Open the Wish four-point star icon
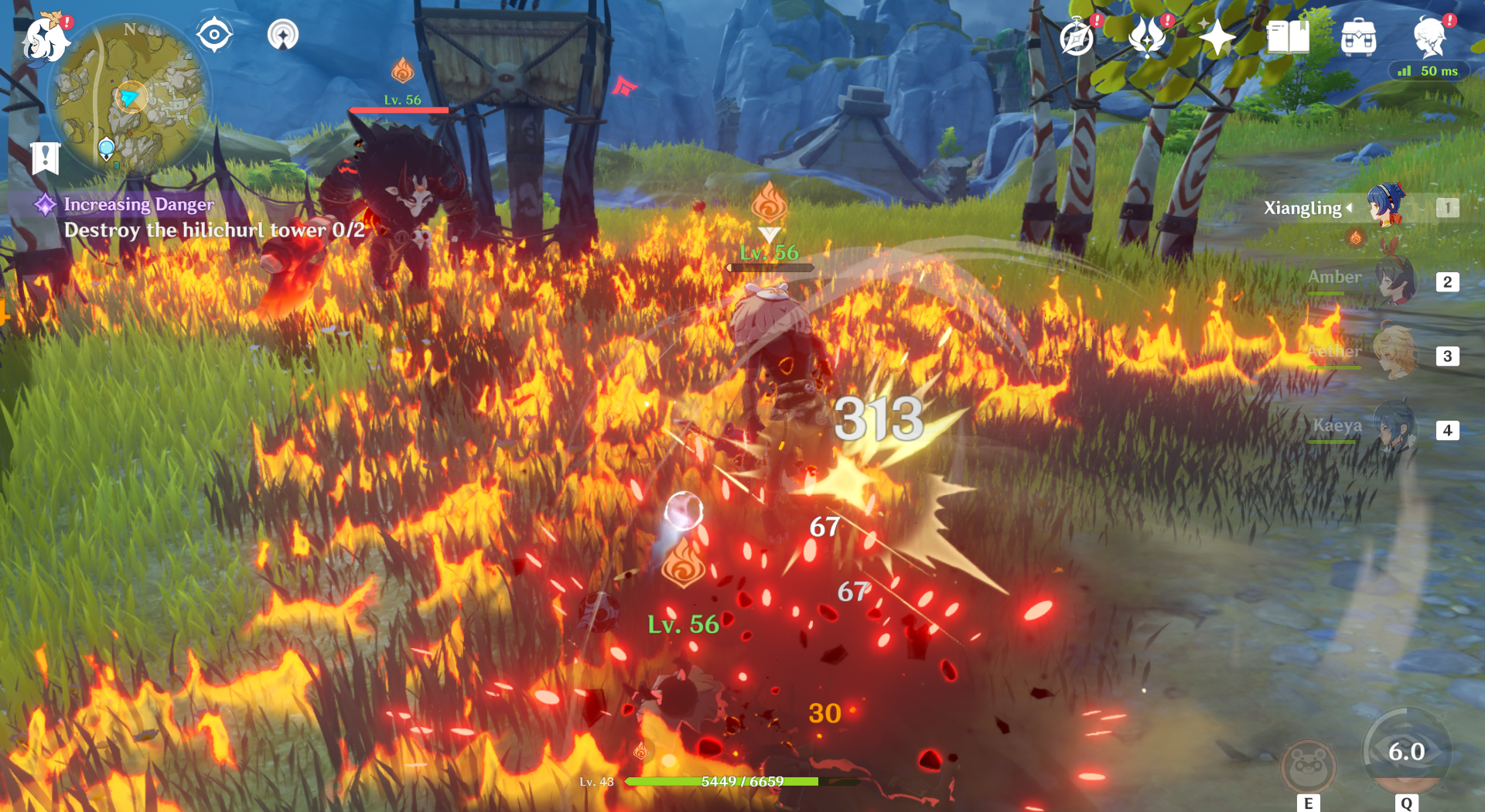This screenshot has height=812, width=1485. click(x=1217, y=36)
